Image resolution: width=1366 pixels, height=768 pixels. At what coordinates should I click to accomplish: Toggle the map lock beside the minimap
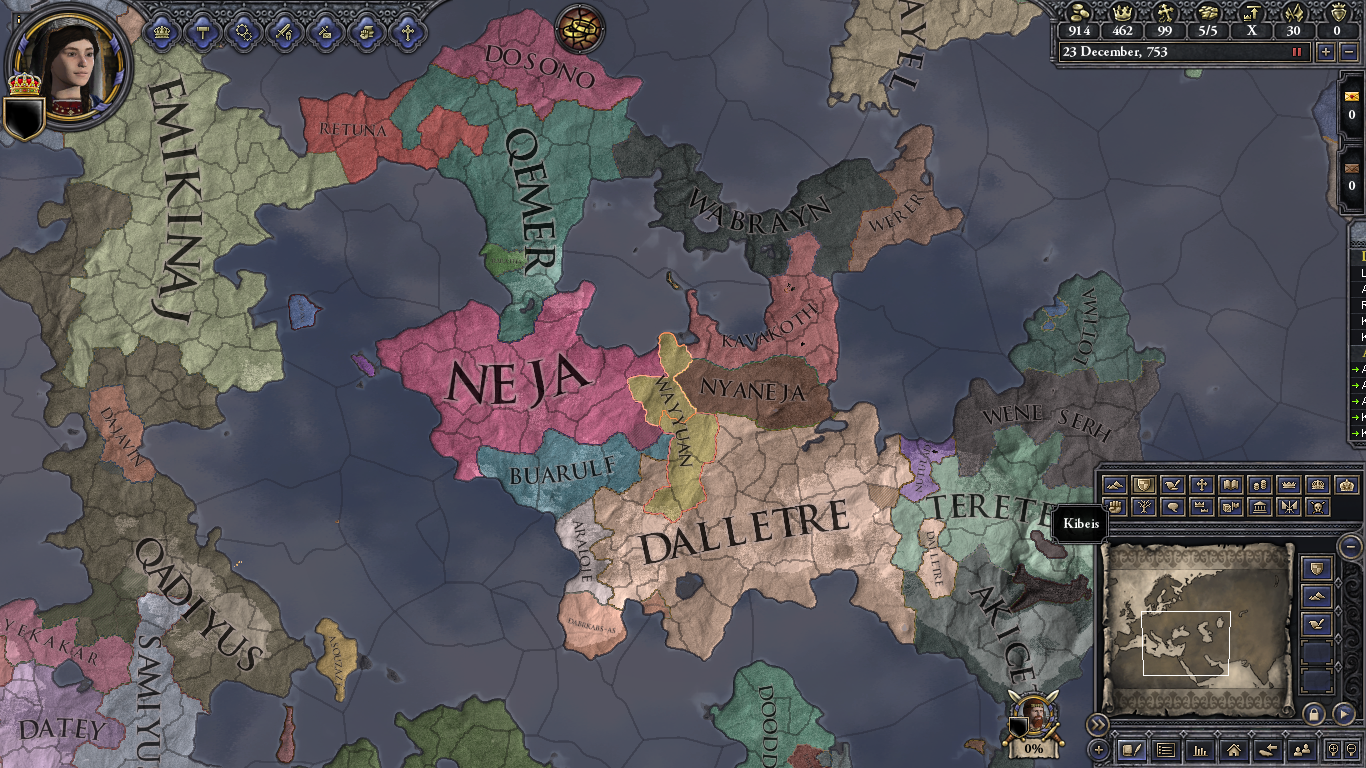(x=1313, y=713)
